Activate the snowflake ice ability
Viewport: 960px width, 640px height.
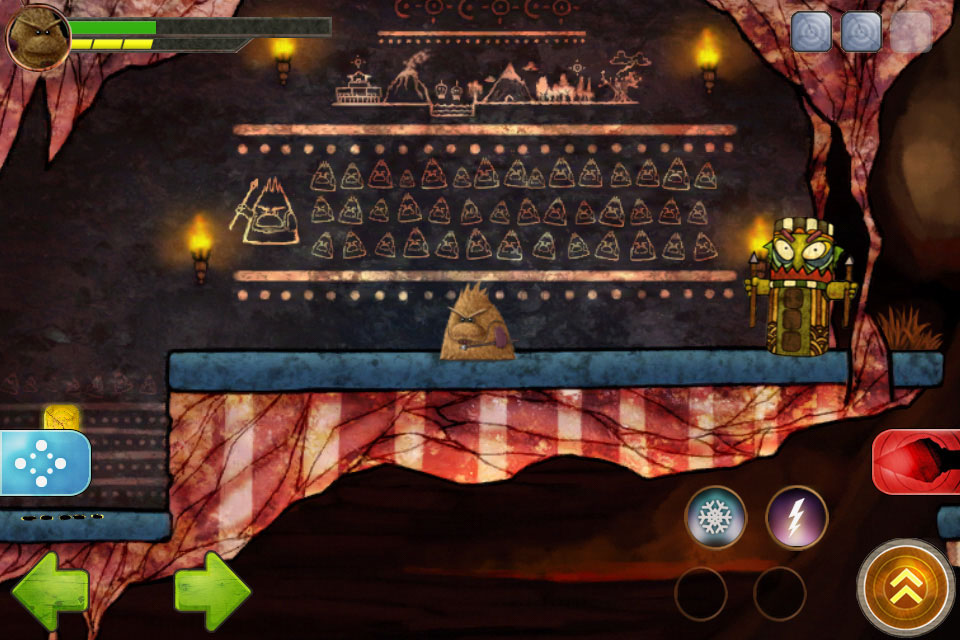coord(715,517)
